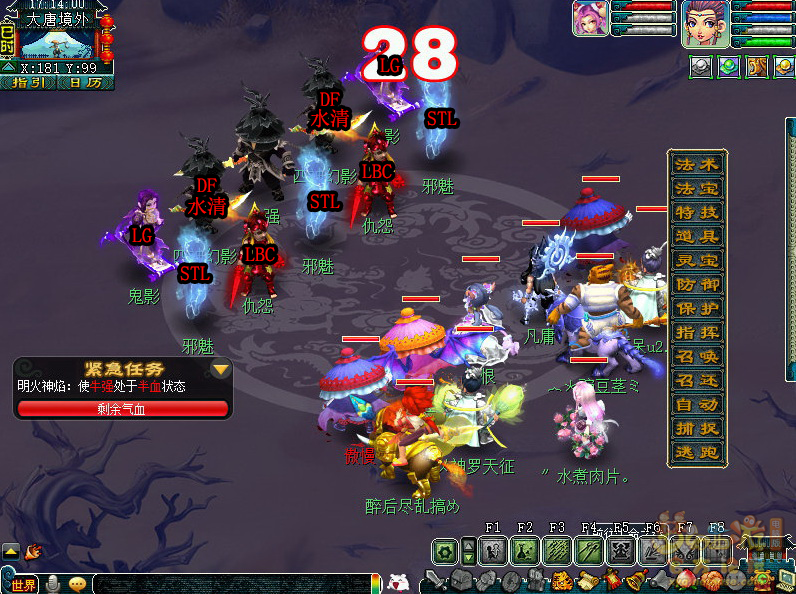Select the 法宝 battle command
796x594 pixels.
coord(697,189)
